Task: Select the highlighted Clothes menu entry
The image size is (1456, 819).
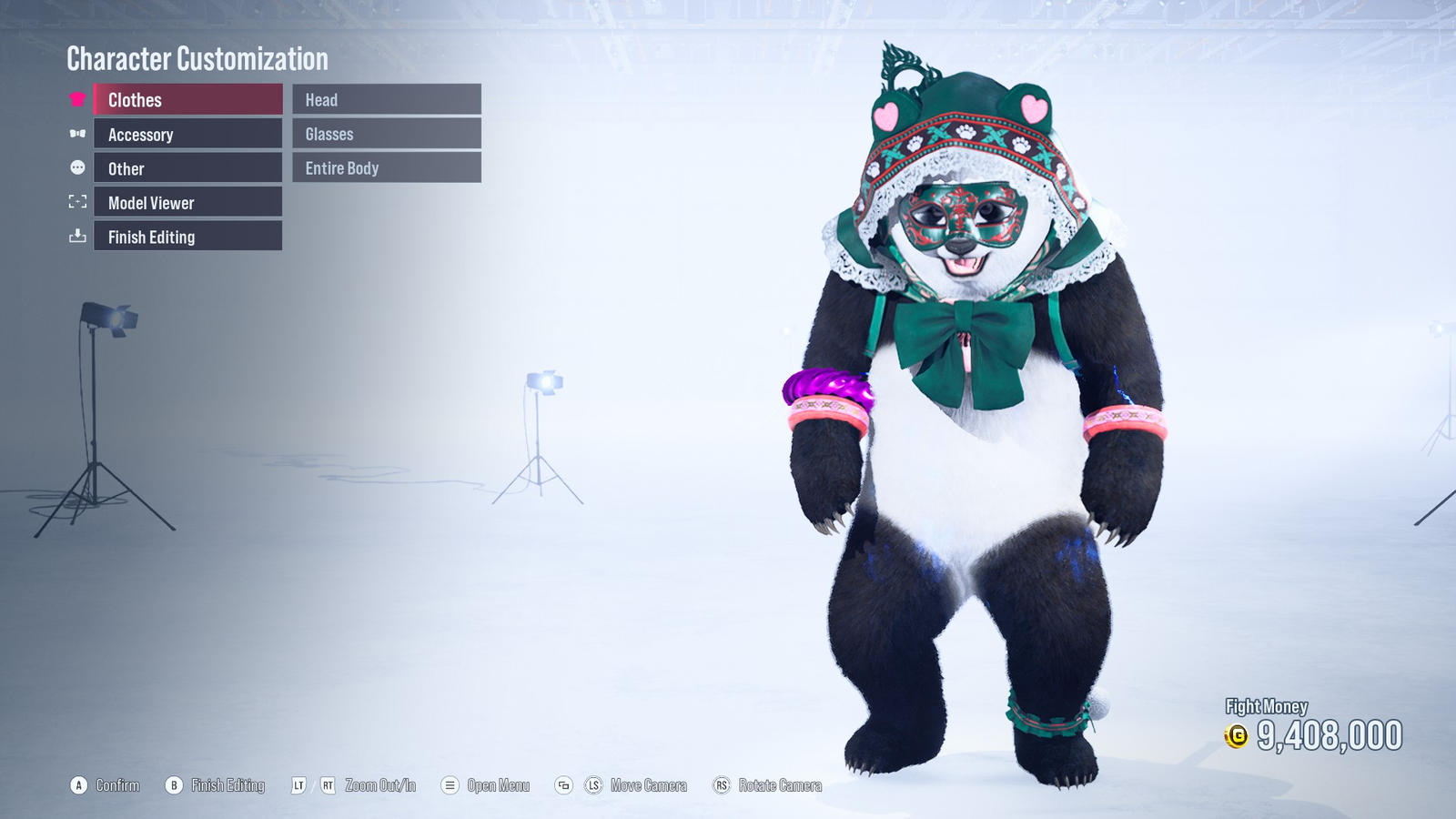Action: click(187, 99)
